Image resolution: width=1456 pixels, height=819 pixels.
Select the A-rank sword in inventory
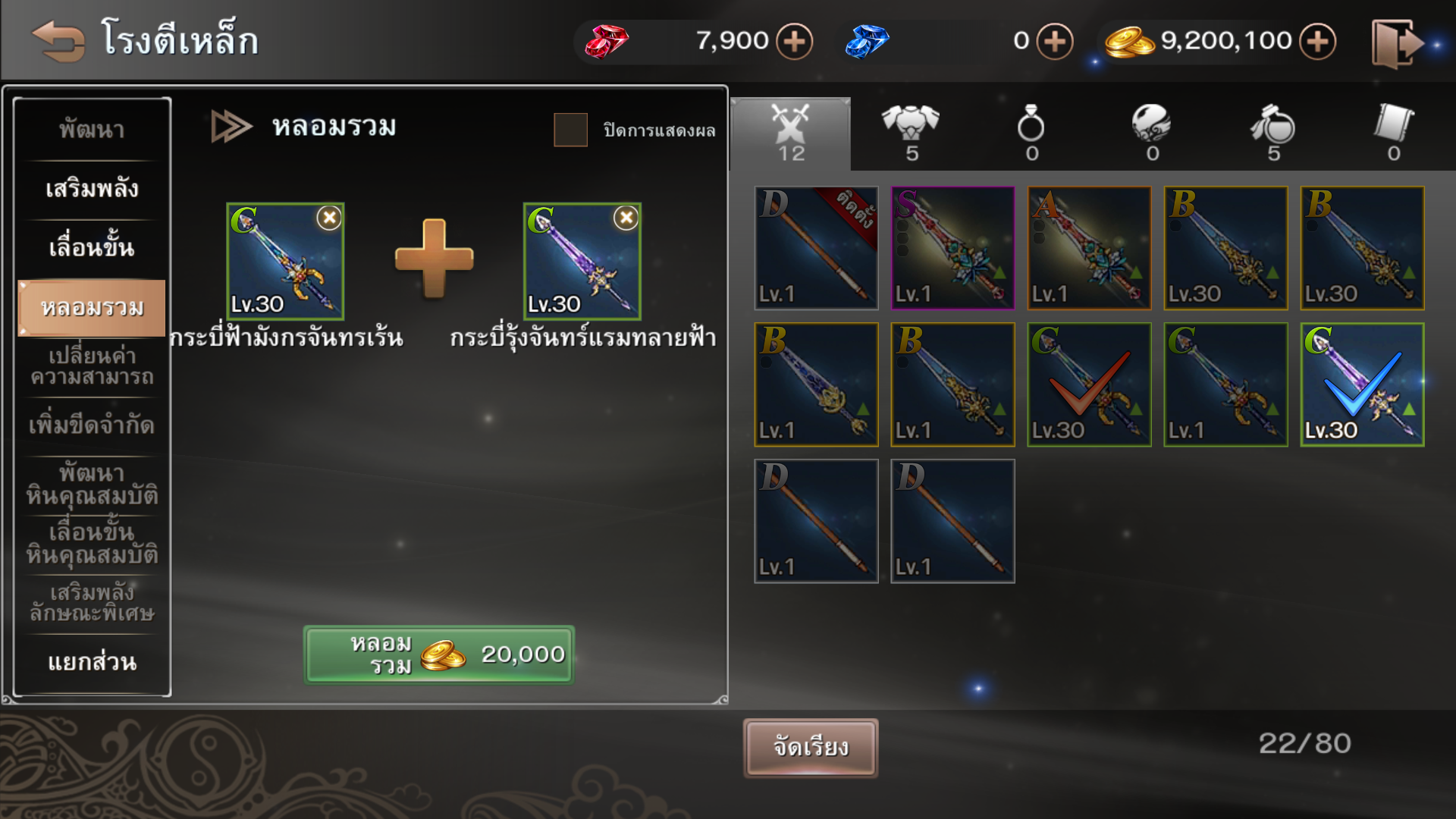tap(1089, 248)
